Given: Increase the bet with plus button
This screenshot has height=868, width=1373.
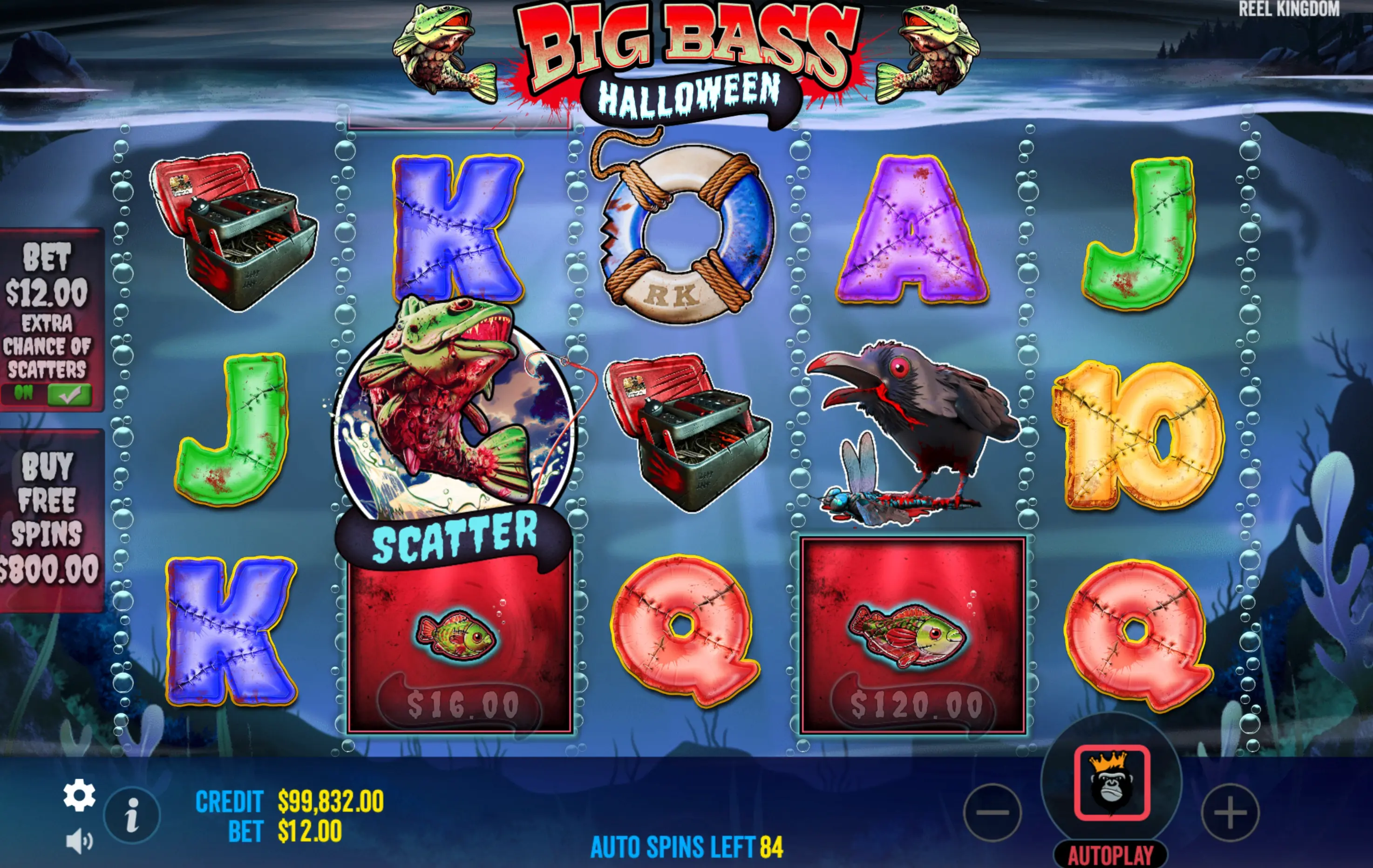Looking at the screenshot, I should pyautogui.click(x=1230, y=812).
